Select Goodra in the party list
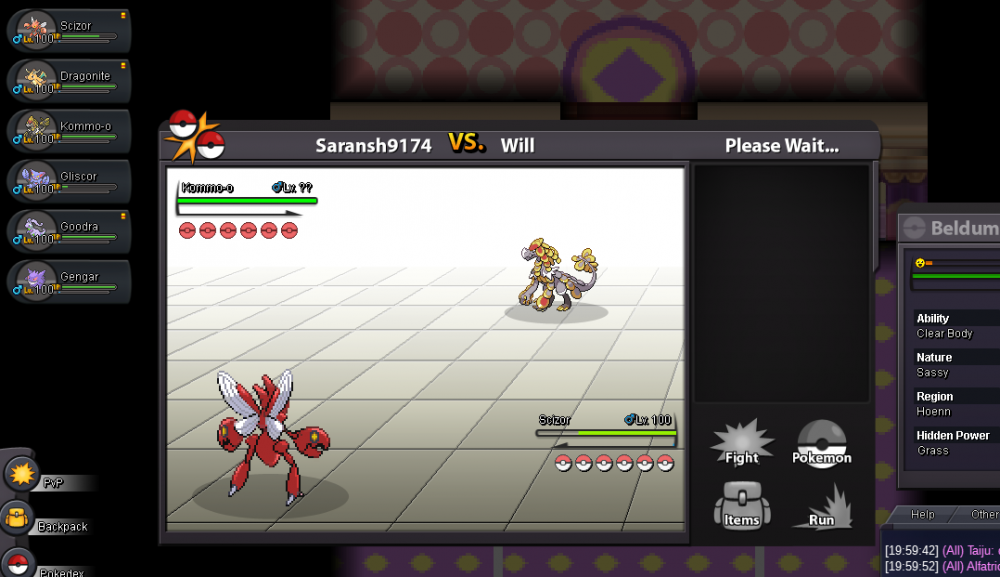 pos(70,231)
